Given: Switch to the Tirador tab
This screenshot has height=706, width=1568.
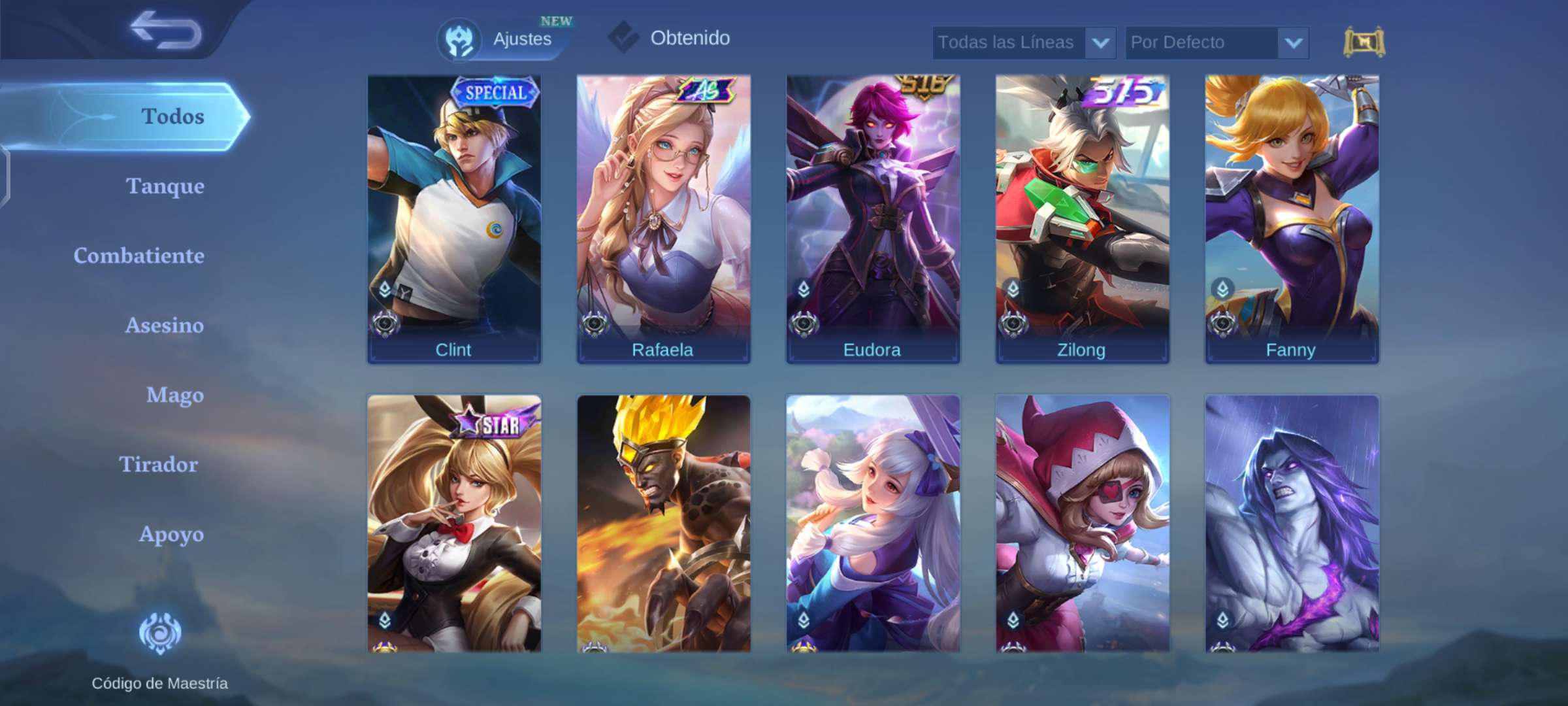Looking at the screenshot, I should click(x=158, y=465).
